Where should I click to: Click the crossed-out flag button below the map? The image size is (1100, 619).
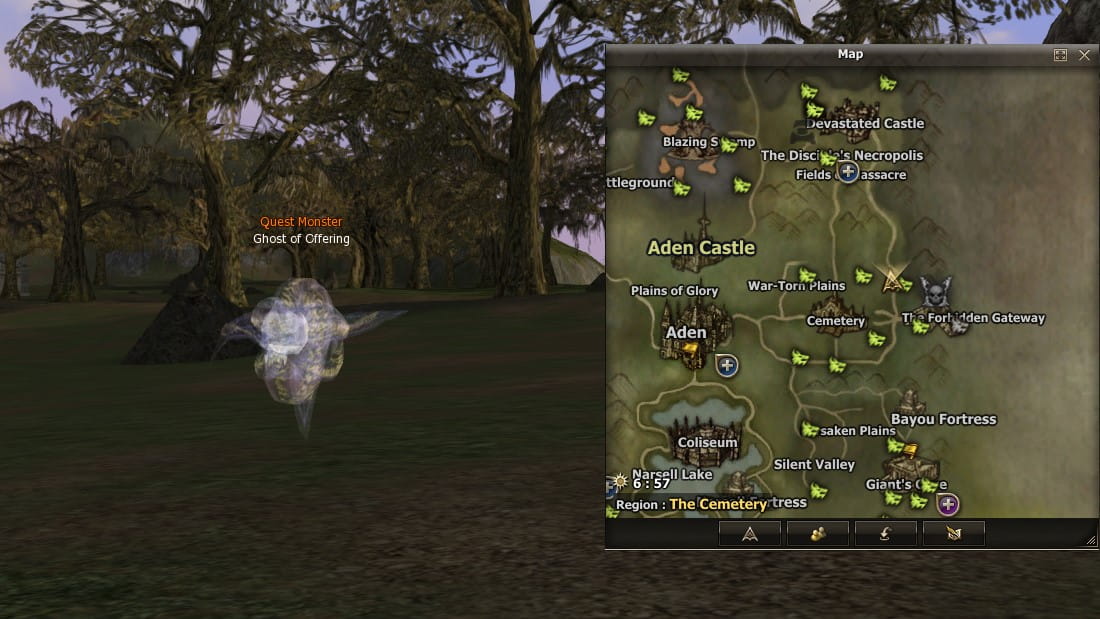[x=954, y=533]
